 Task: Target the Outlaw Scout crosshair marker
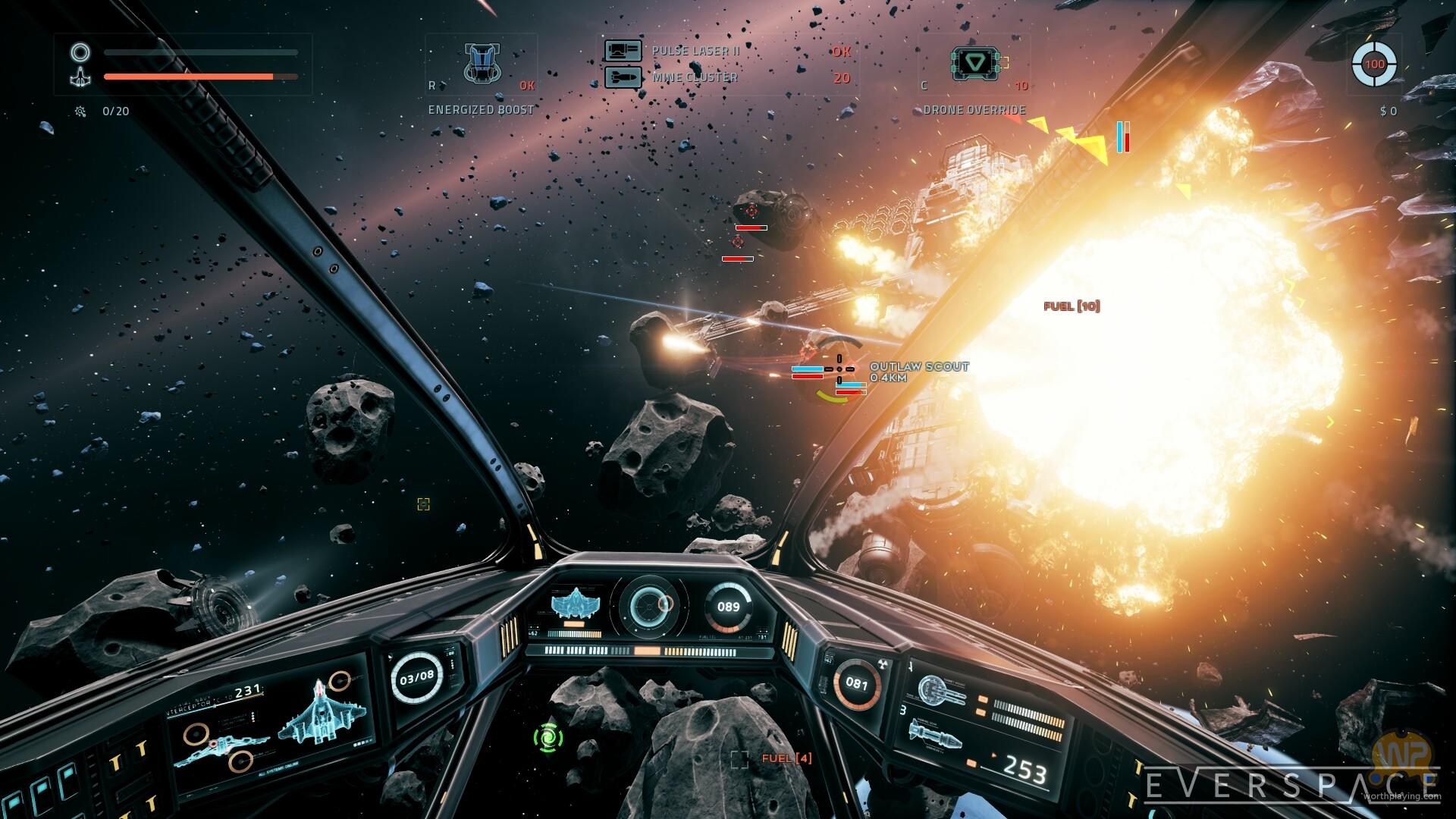pos(839,369)
